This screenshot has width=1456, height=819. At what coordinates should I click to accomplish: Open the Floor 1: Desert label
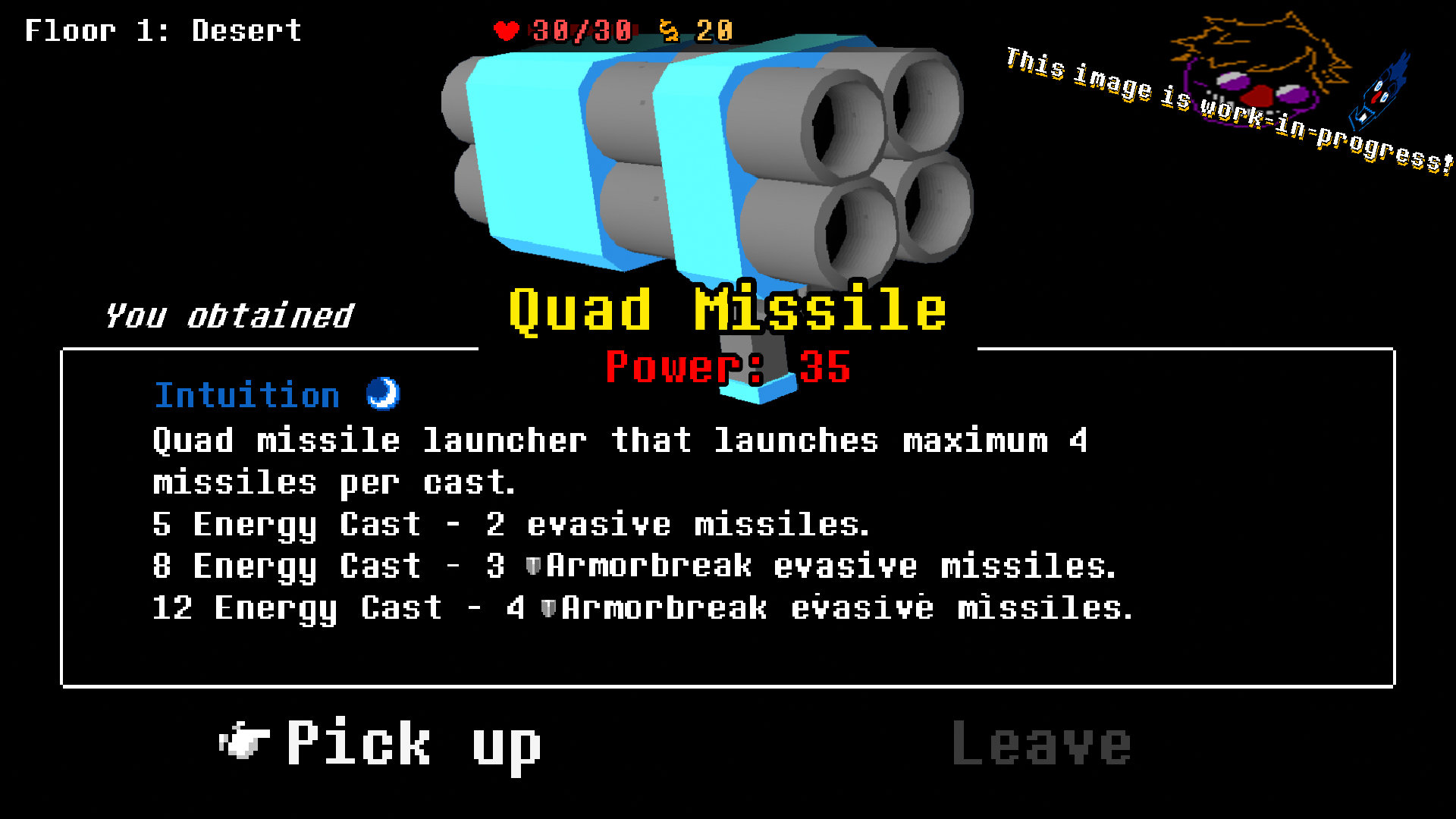point(163,30)
